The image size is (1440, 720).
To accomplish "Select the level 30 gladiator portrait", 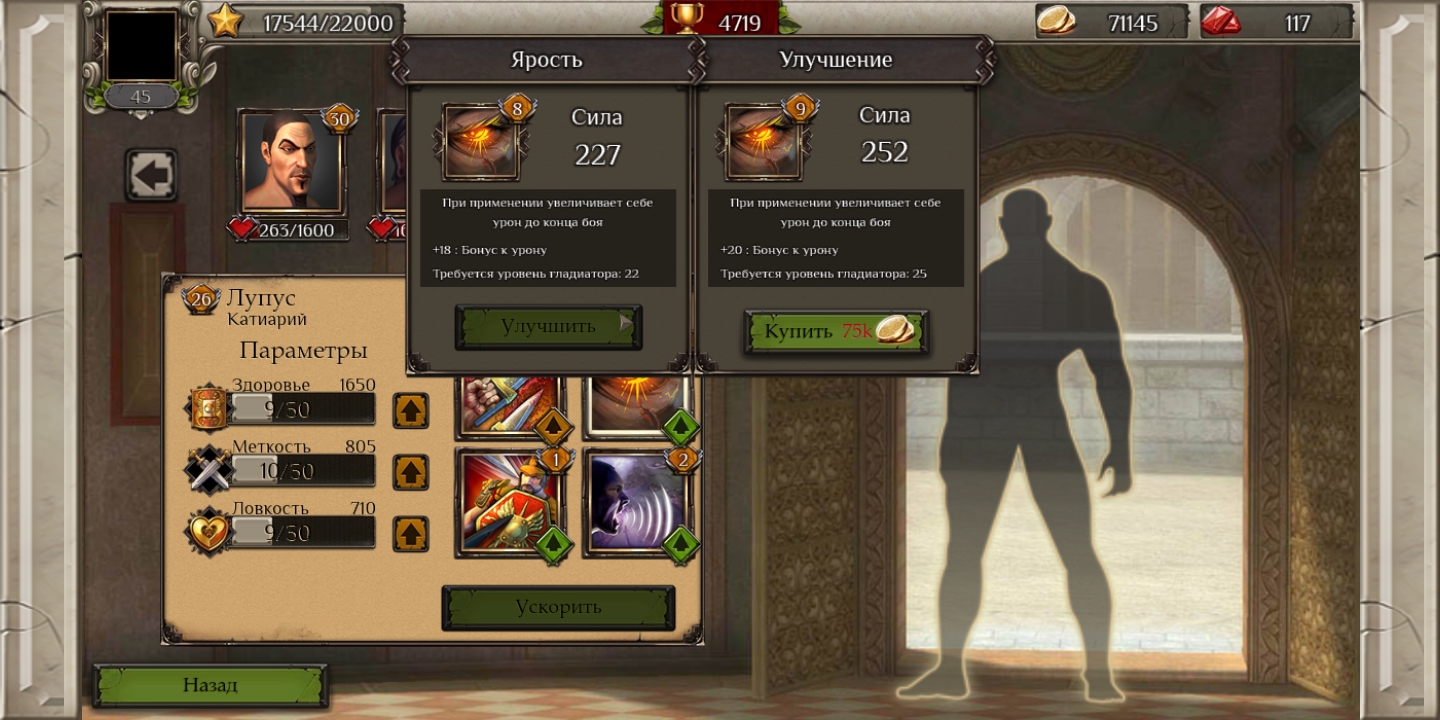I will 292,162.
